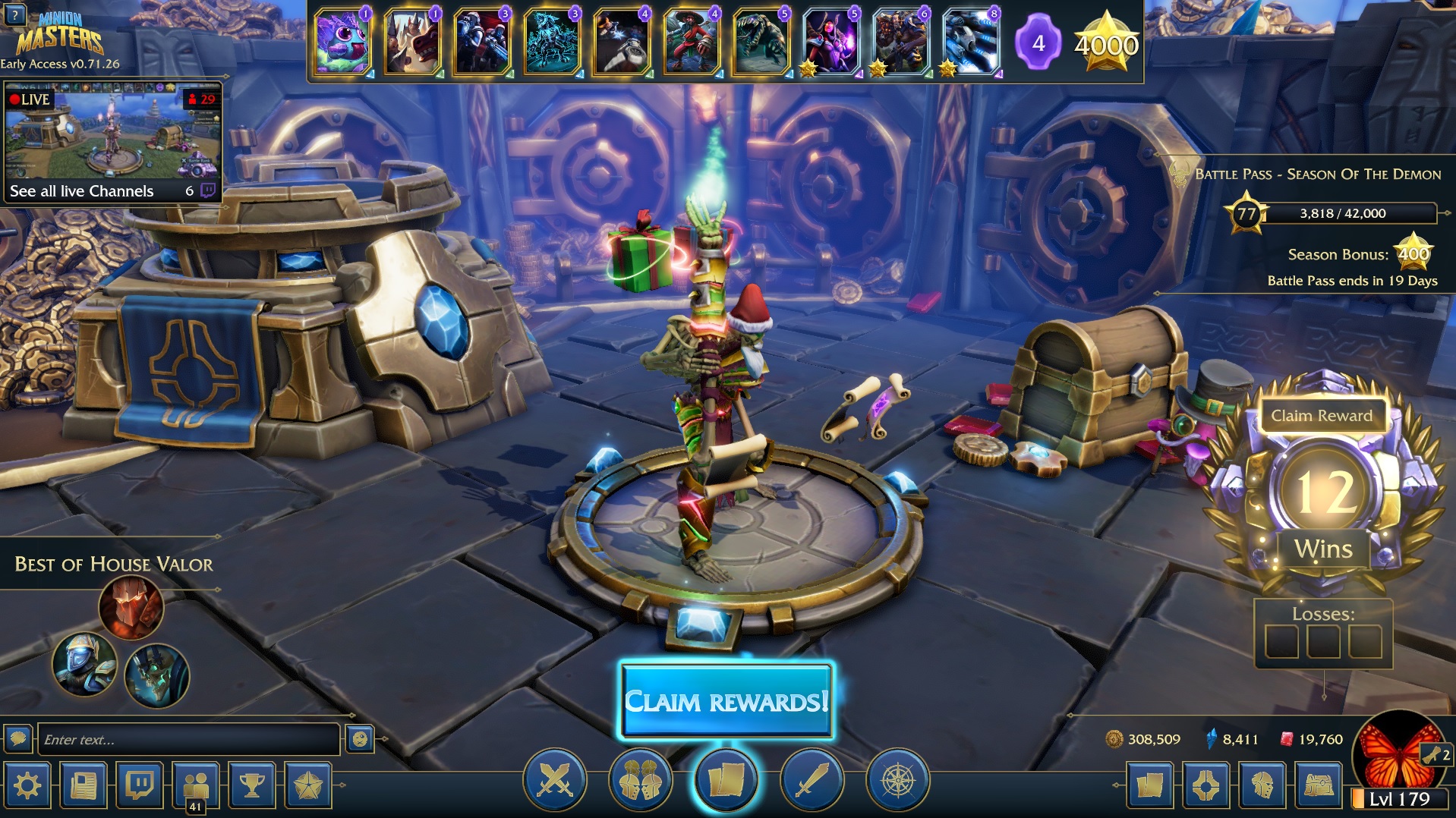The width and height of the screenshot is (1456, 818).
Task: Type in the chat text box
Action: [x=188, y=739]
